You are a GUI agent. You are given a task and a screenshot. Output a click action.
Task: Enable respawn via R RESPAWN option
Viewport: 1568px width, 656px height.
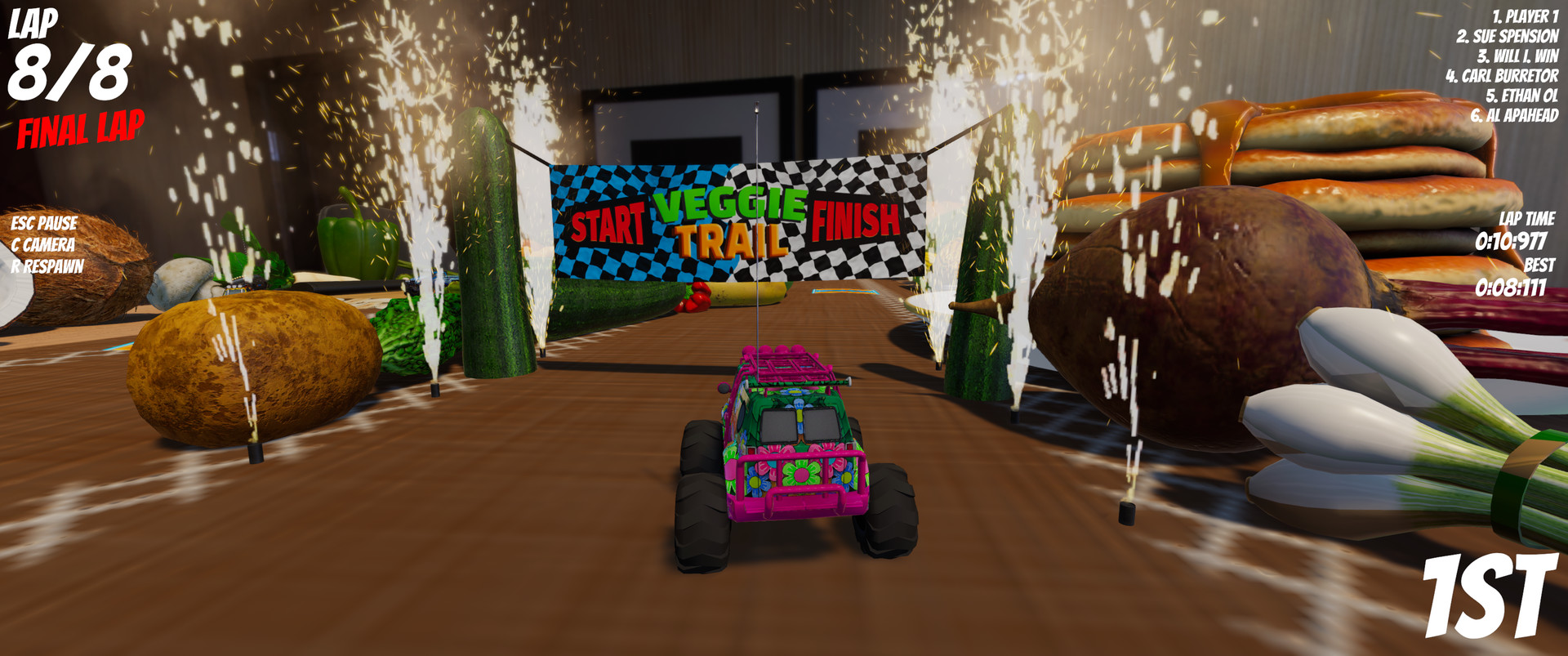point(47,266)
